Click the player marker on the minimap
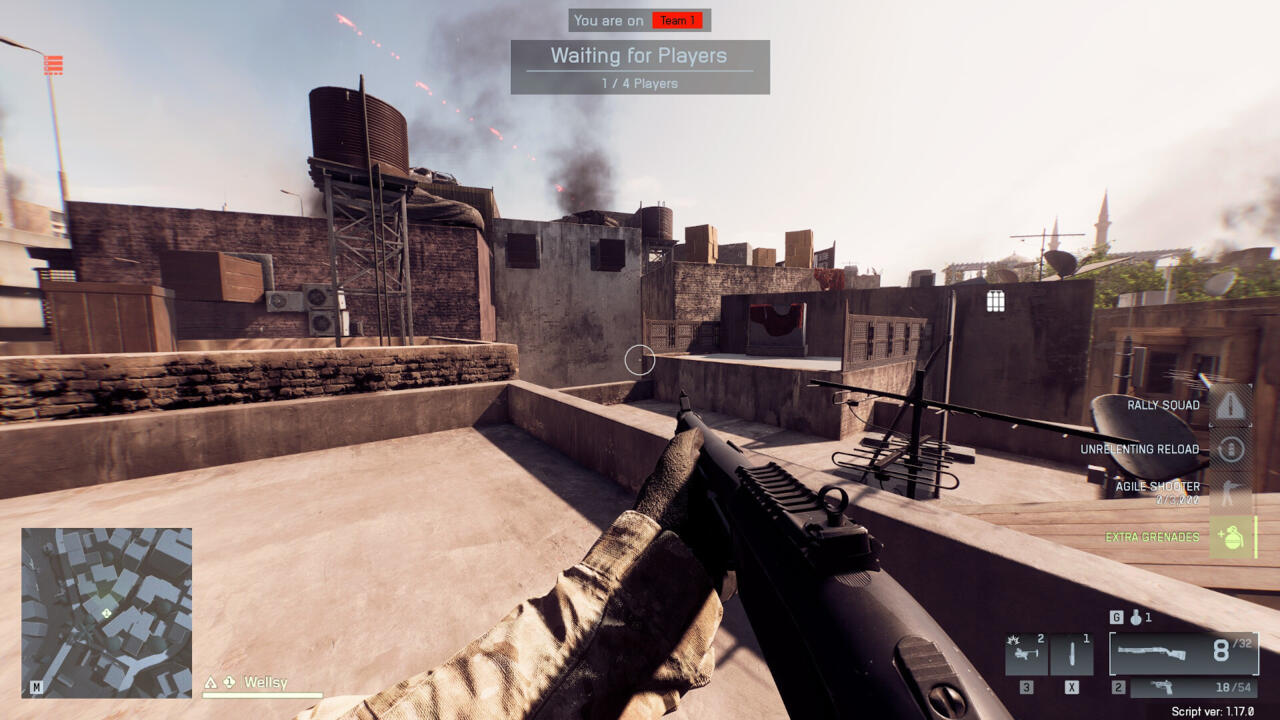The height and width of the screenshot is (720, 1280). coord(105,612)
